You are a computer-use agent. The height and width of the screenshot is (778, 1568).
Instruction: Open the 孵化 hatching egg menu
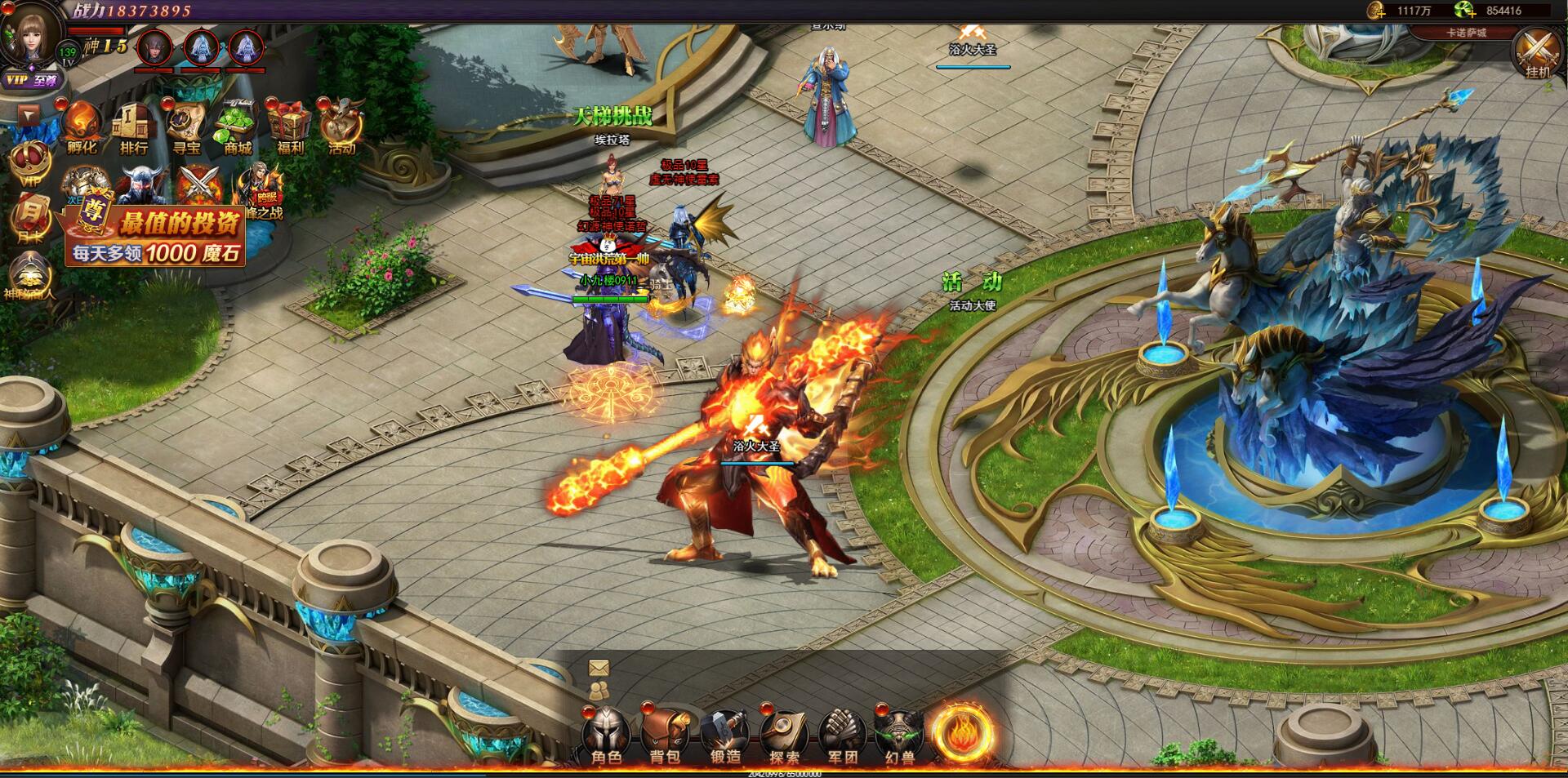[x=82, y=128]
